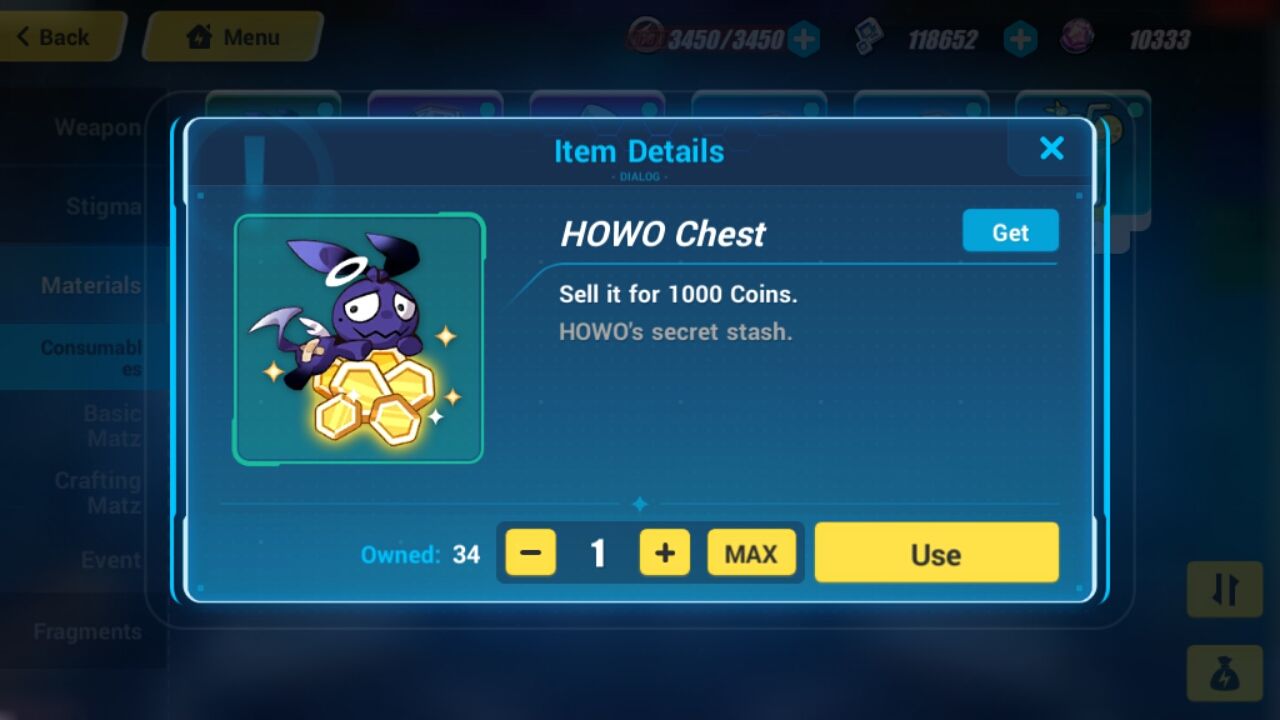Image resolution: width=1280 pixels, height=720 pixels.
Task: Open the Fragments tab
Action: point(87,631)
